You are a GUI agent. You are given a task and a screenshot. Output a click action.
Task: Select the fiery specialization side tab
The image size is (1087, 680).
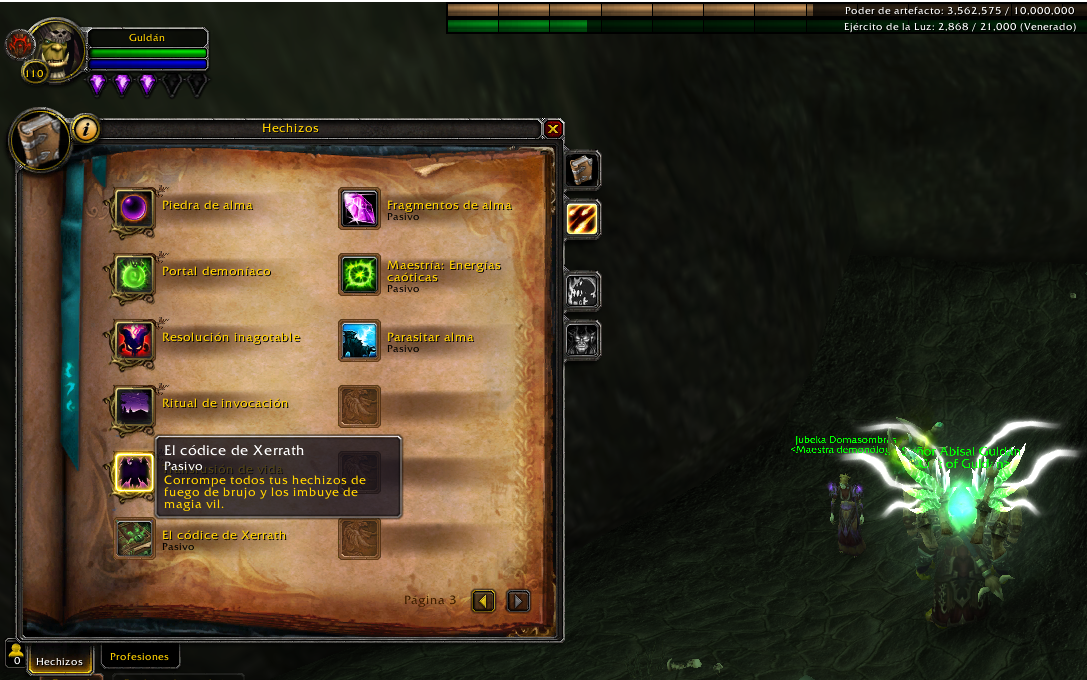pyautogui.click(x=581, y=219)
